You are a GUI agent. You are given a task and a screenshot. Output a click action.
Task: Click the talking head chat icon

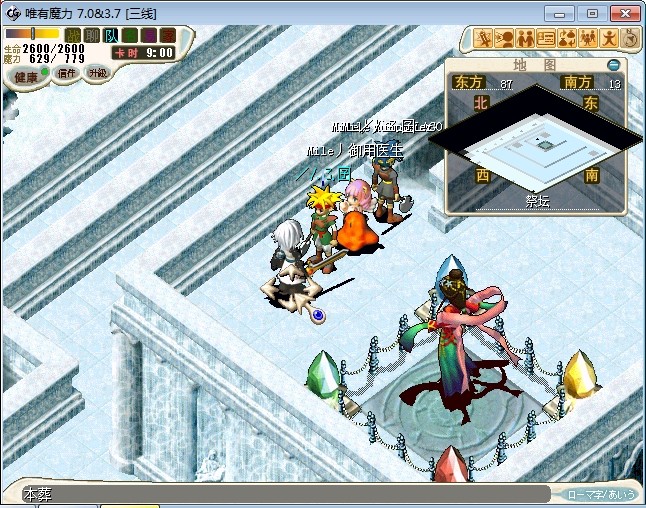[x=505, y=38]
